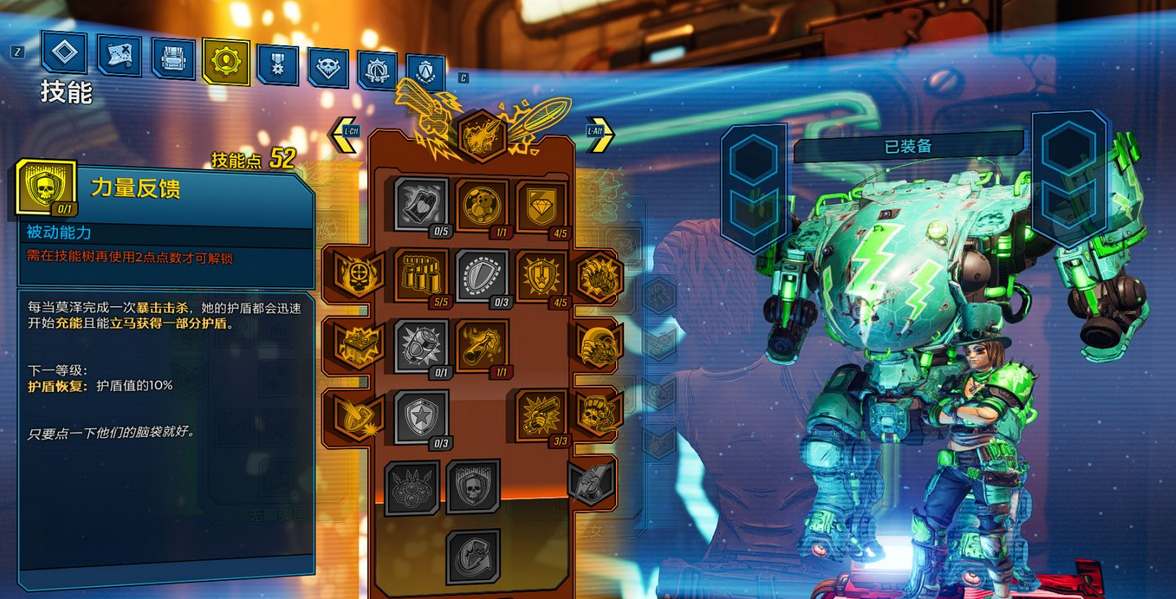
Task: Open the medal rank tab
Action: [x=277, y=64]
